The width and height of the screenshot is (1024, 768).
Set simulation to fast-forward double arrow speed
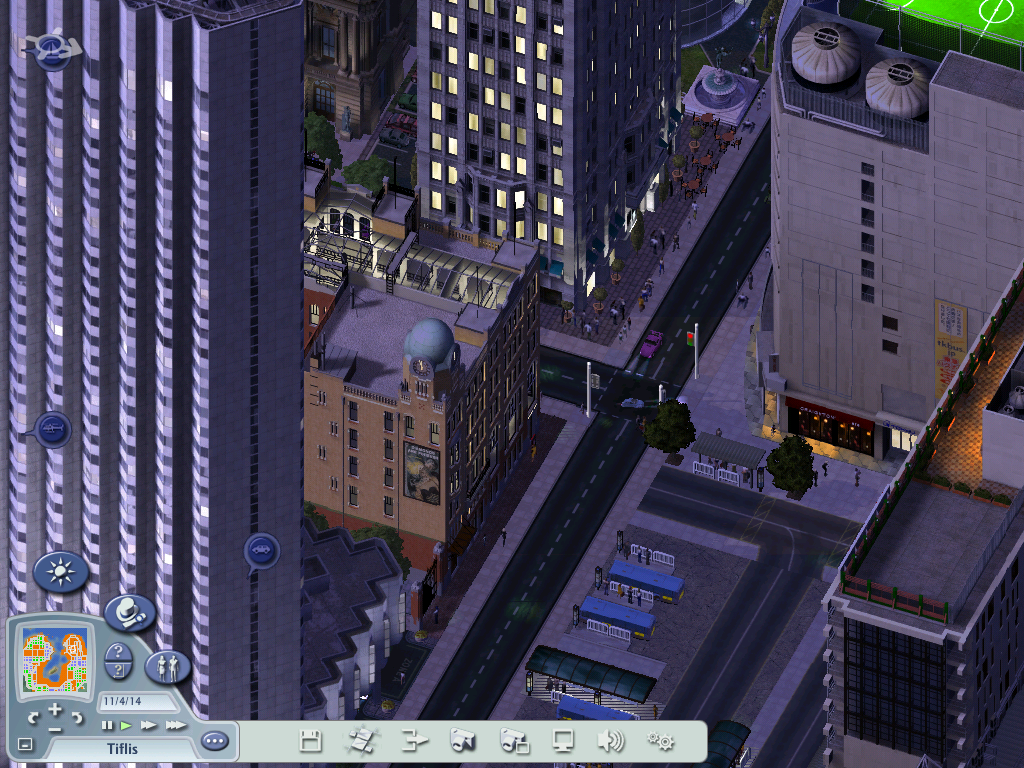coord(149,724)
